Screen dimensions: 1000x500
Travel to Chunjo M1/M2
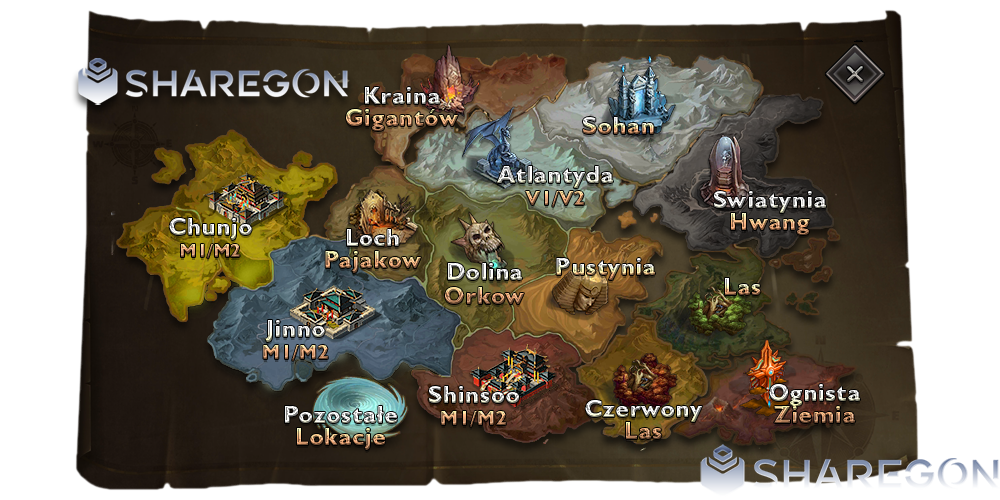point(248,196)
